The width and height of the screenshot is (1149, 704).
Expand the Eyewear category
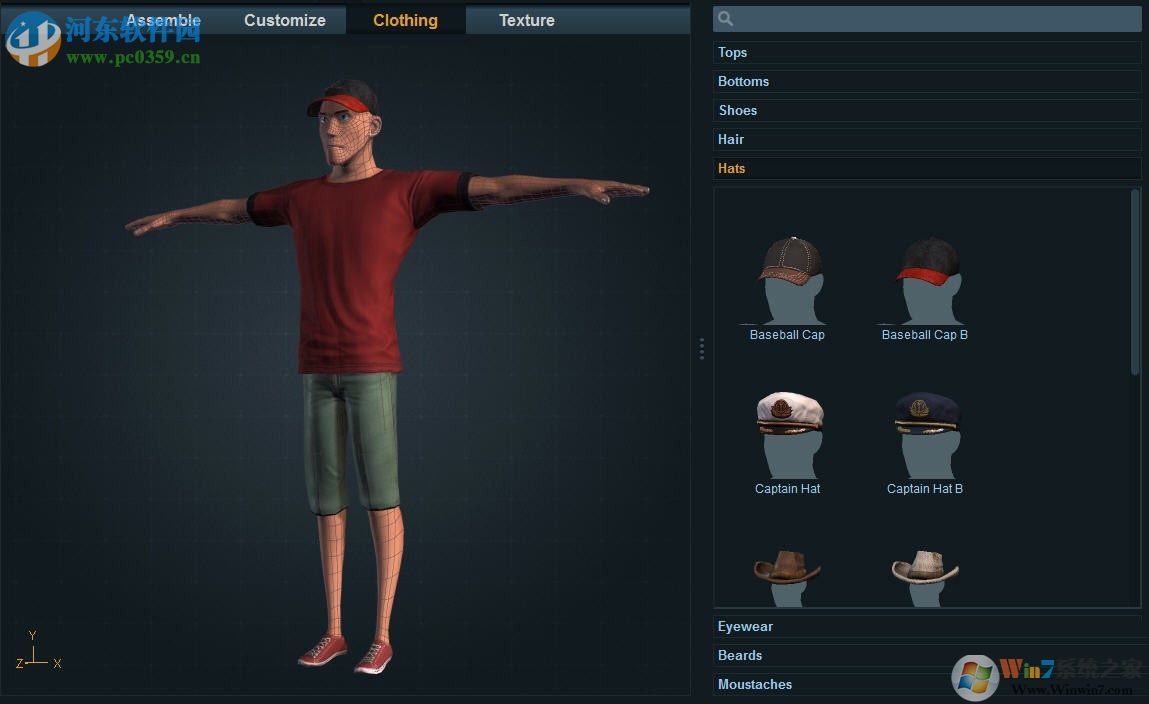[927, 626]
